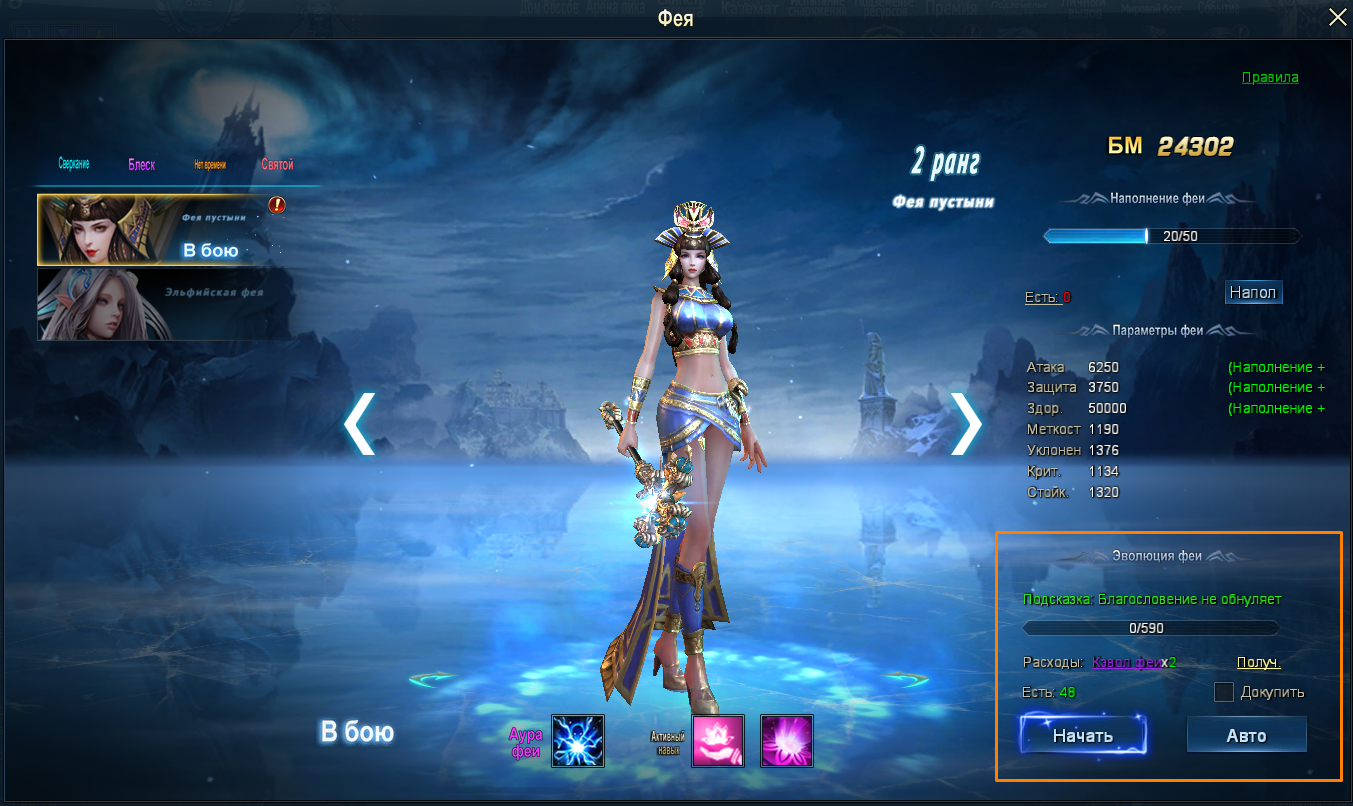The image size is (1353, 806).
Task: Open the Кэвол феи item link
Action: [1127, 662]
